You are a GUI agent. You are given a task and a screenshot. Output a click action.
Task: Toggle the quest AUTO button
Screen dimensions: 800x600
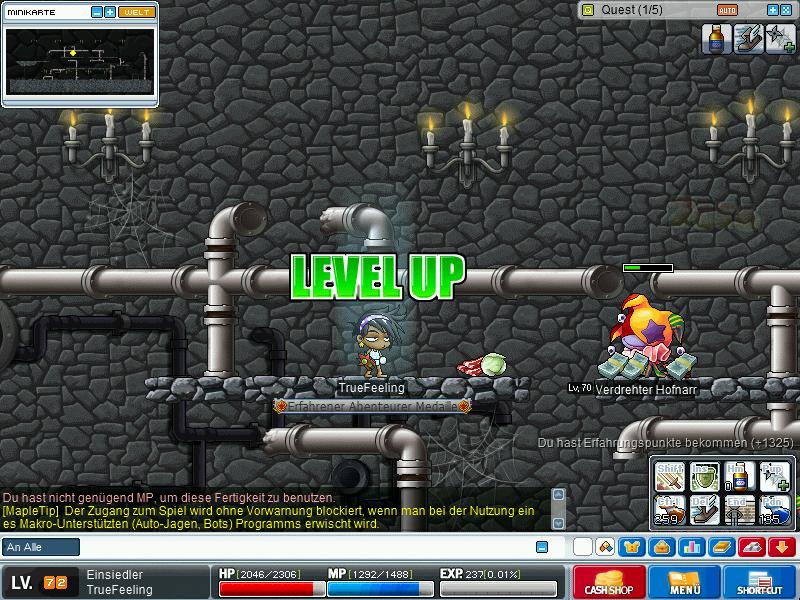(727, 10)
